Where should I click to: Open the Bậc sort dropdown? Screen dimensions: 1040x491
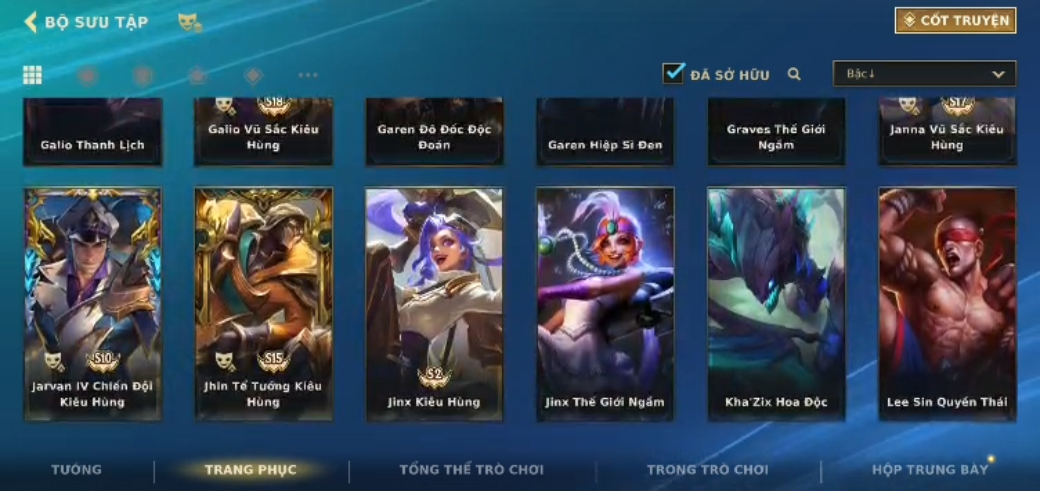pos(924,74)
